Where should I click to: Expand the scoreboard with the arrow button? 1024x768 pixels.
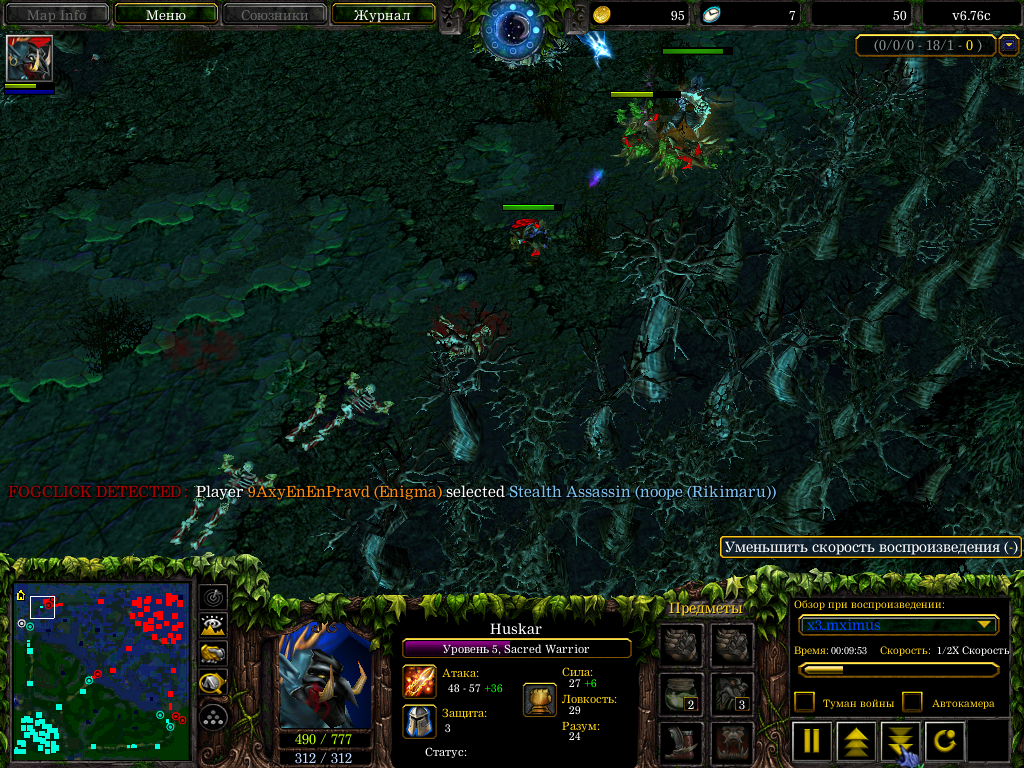coord(1009,45)
